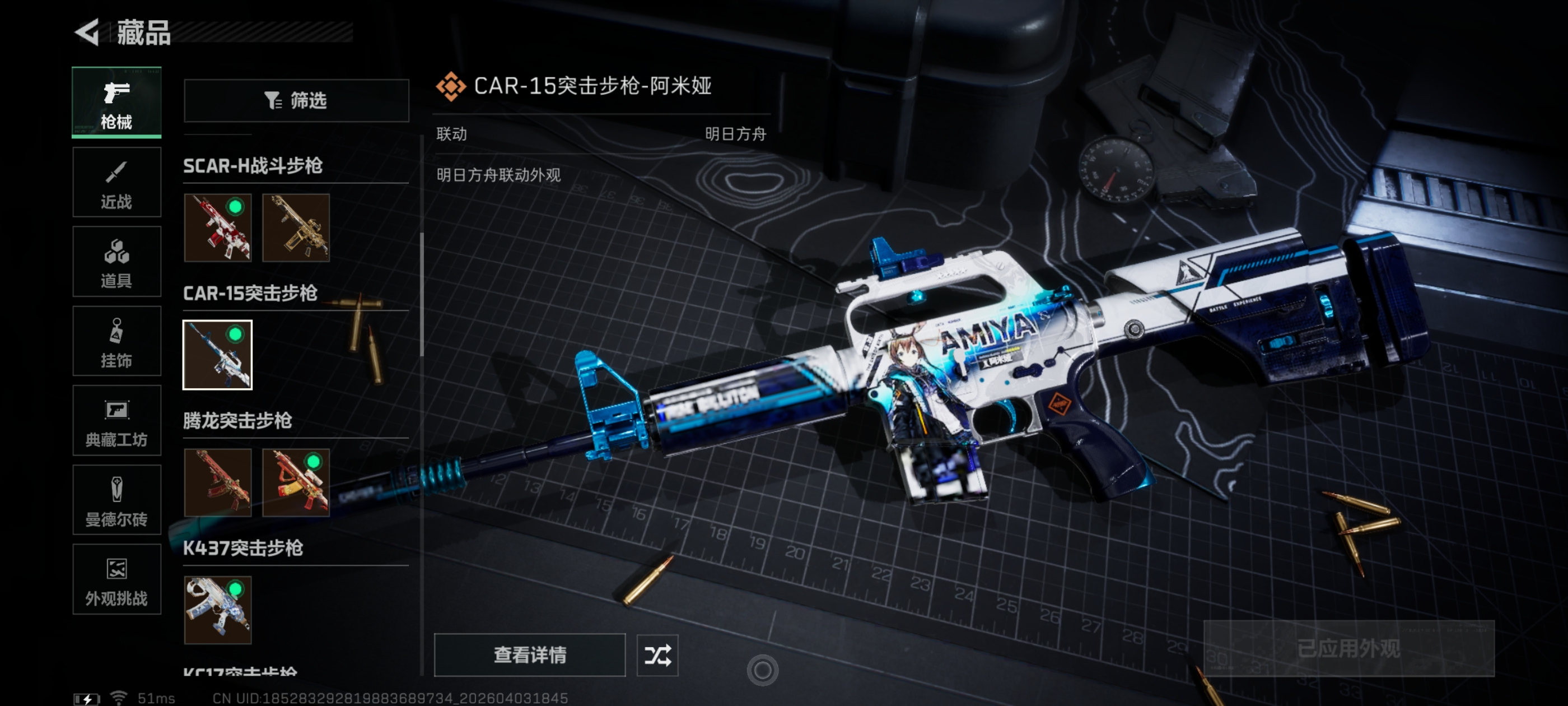Open the 典藏工坊 workshop tab
Image resolution: width=1568 pixels, height=706 pixels.
[x=116, y=420]
